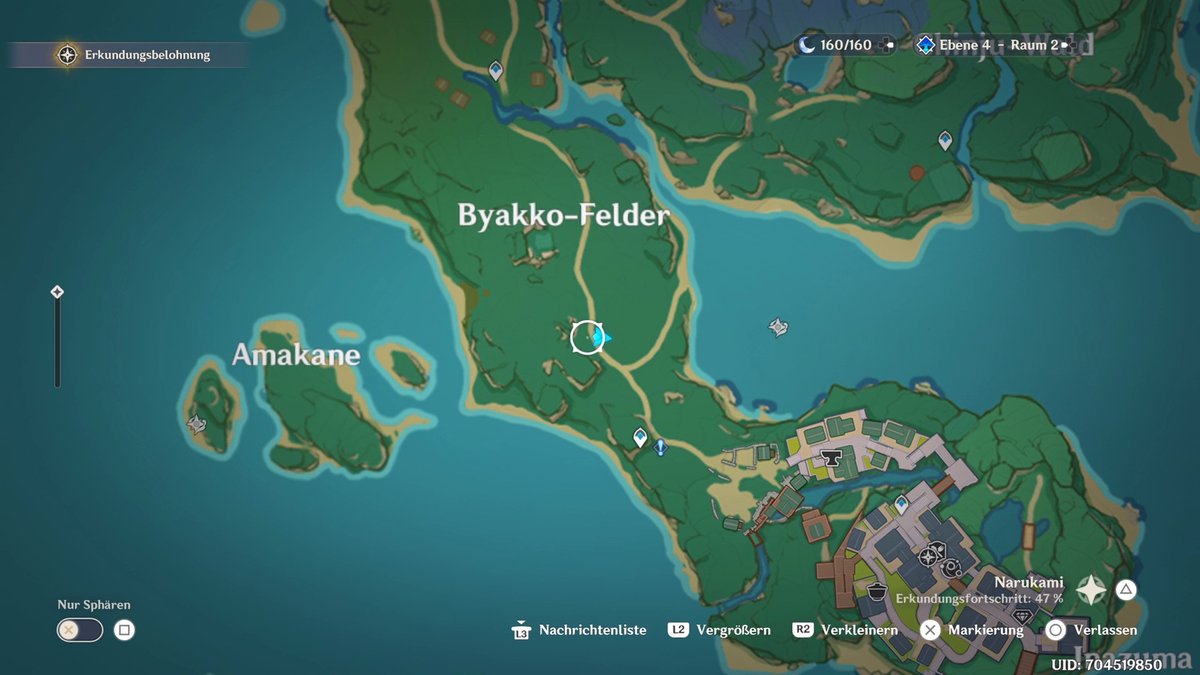Image resolution: width=1200 pixels, height=675 pixels.
Task: Click the diamond jewelry shop icon
Action: click(x=1022, y=617)
